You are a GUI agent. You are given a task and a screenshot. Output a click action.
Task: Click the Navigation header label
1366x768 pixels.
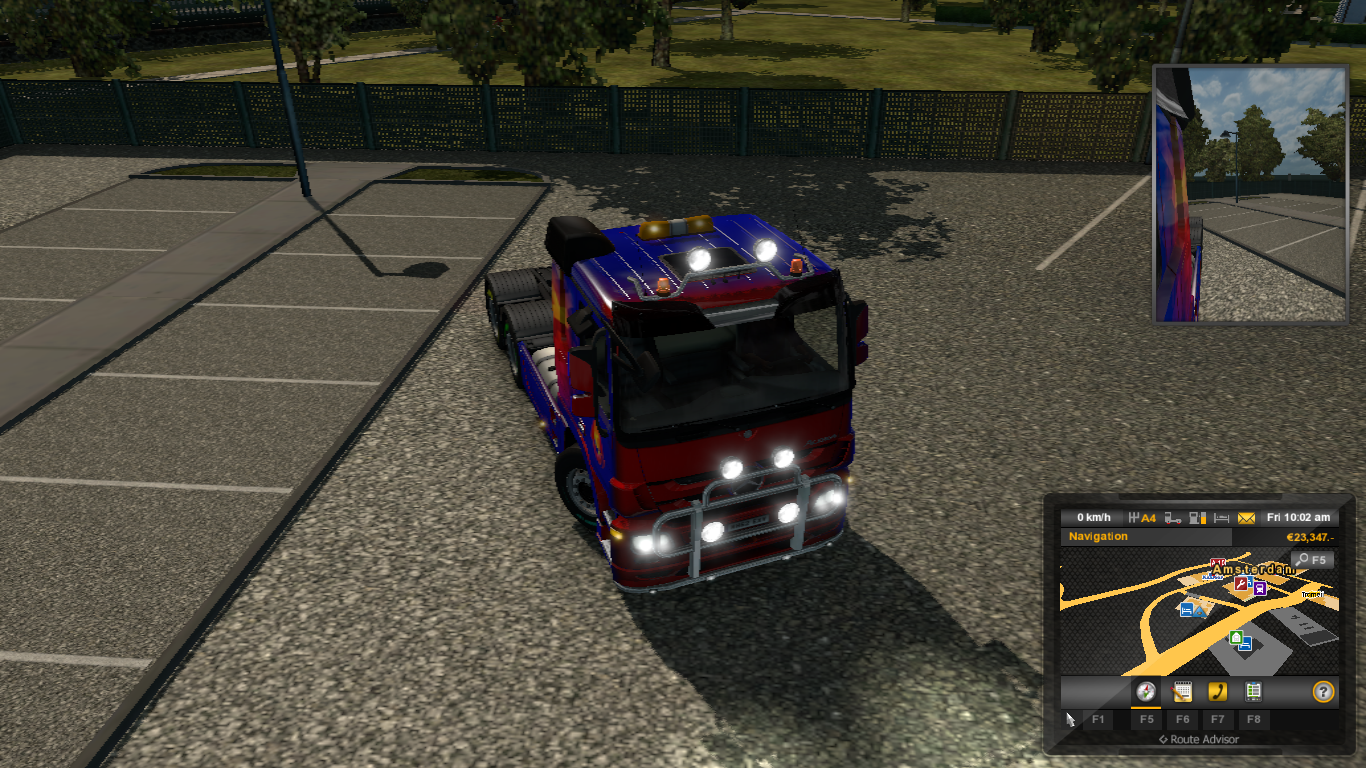[x=1099, y=536]
